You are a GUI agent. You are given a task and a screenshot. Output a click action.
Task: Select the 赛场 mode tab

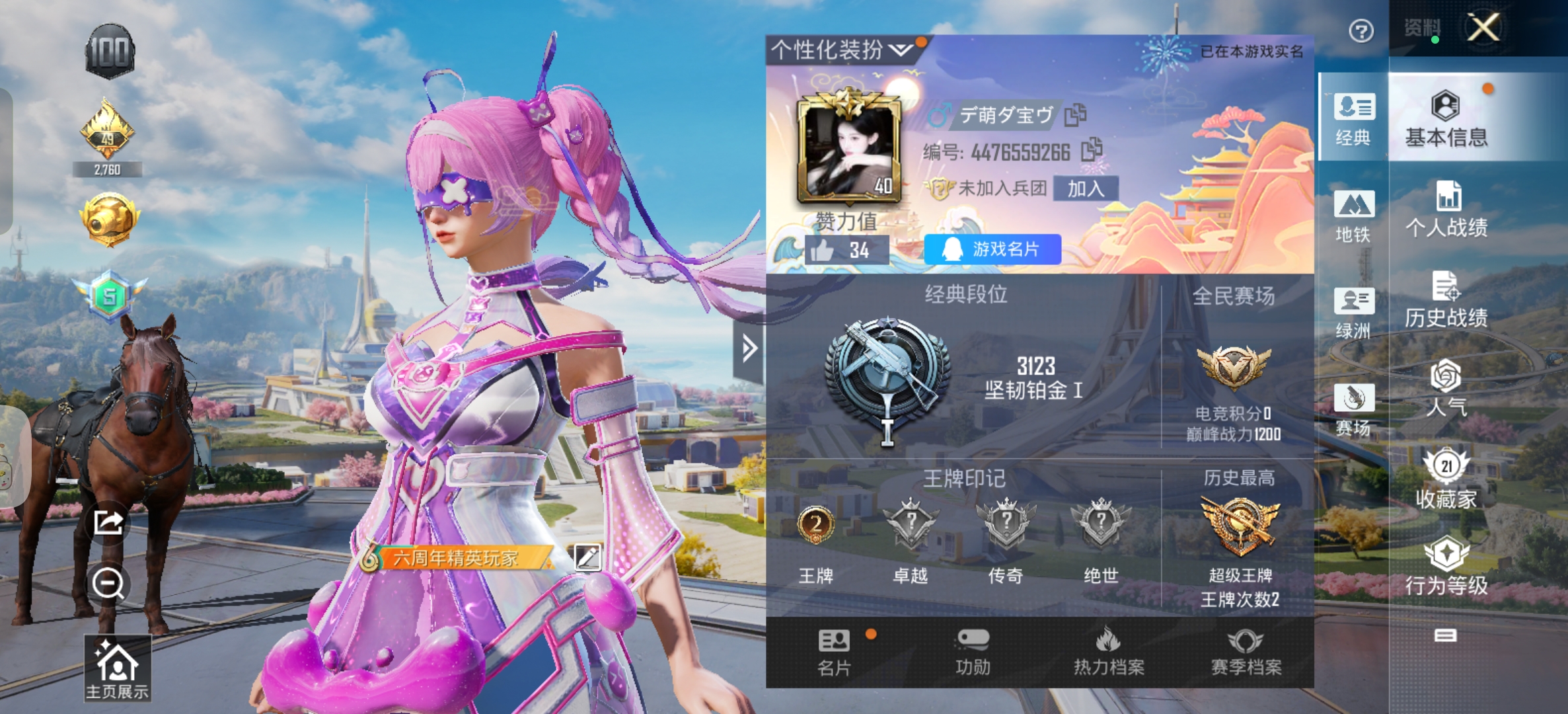point(1353,409)
